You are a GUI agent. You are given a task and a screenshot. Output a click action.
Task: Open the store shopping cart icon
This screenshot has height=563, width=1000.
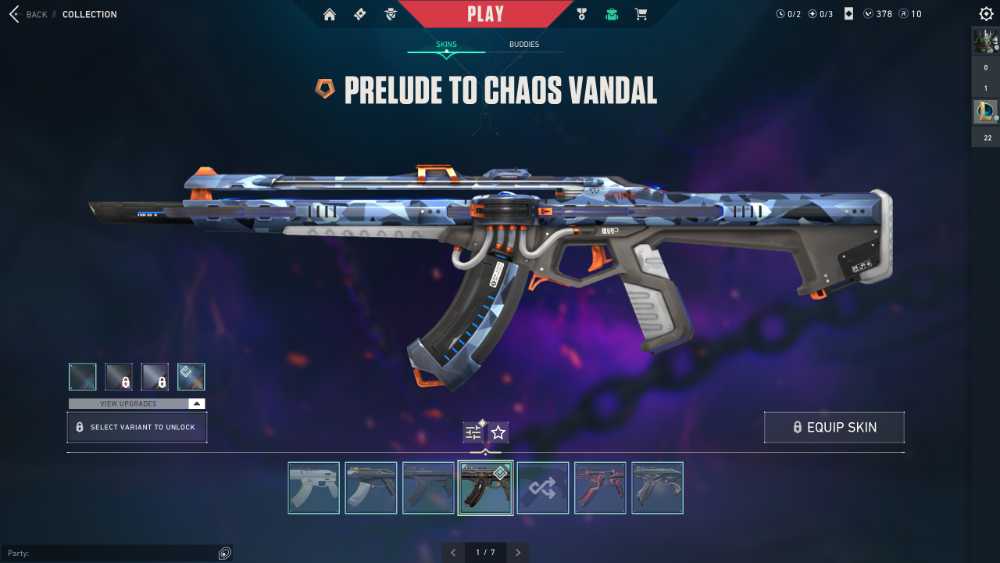coord(642,14)
